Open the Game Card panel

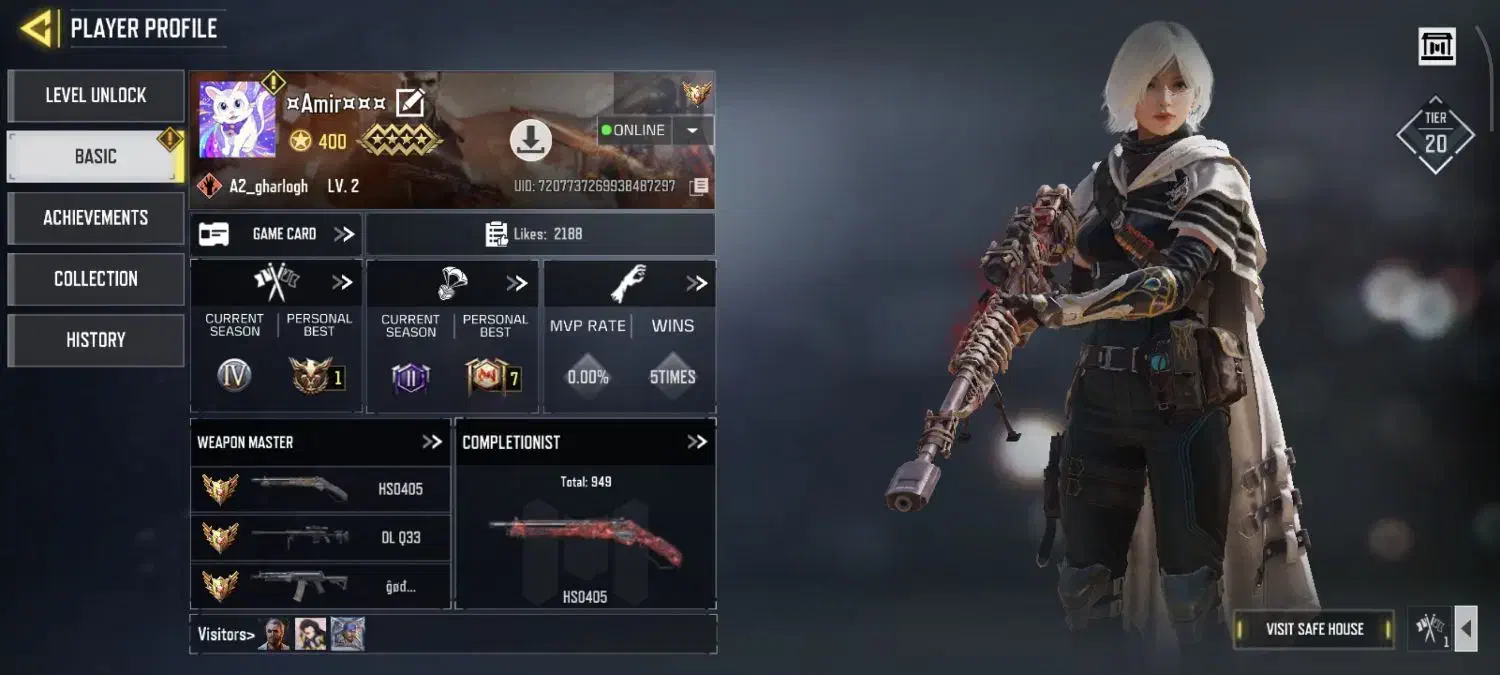[x=277, y=234]
